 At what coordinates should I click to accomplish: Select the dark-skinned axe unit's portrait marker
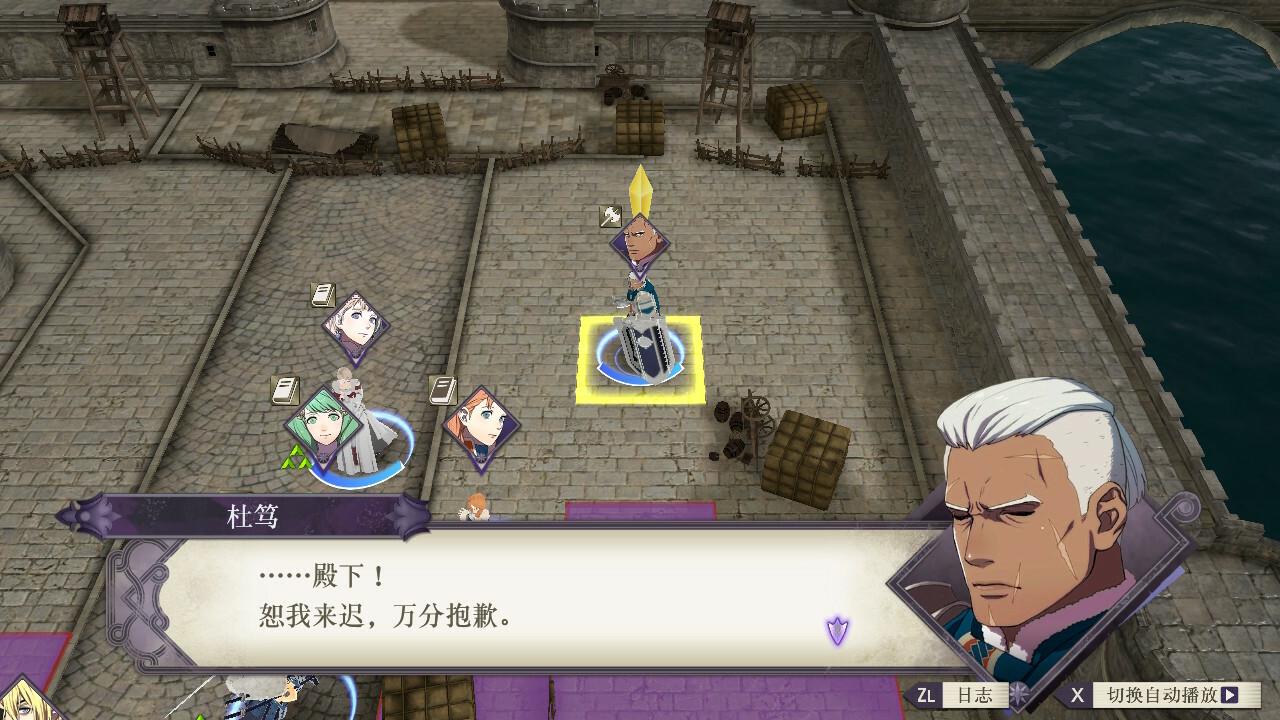(640, 242)
